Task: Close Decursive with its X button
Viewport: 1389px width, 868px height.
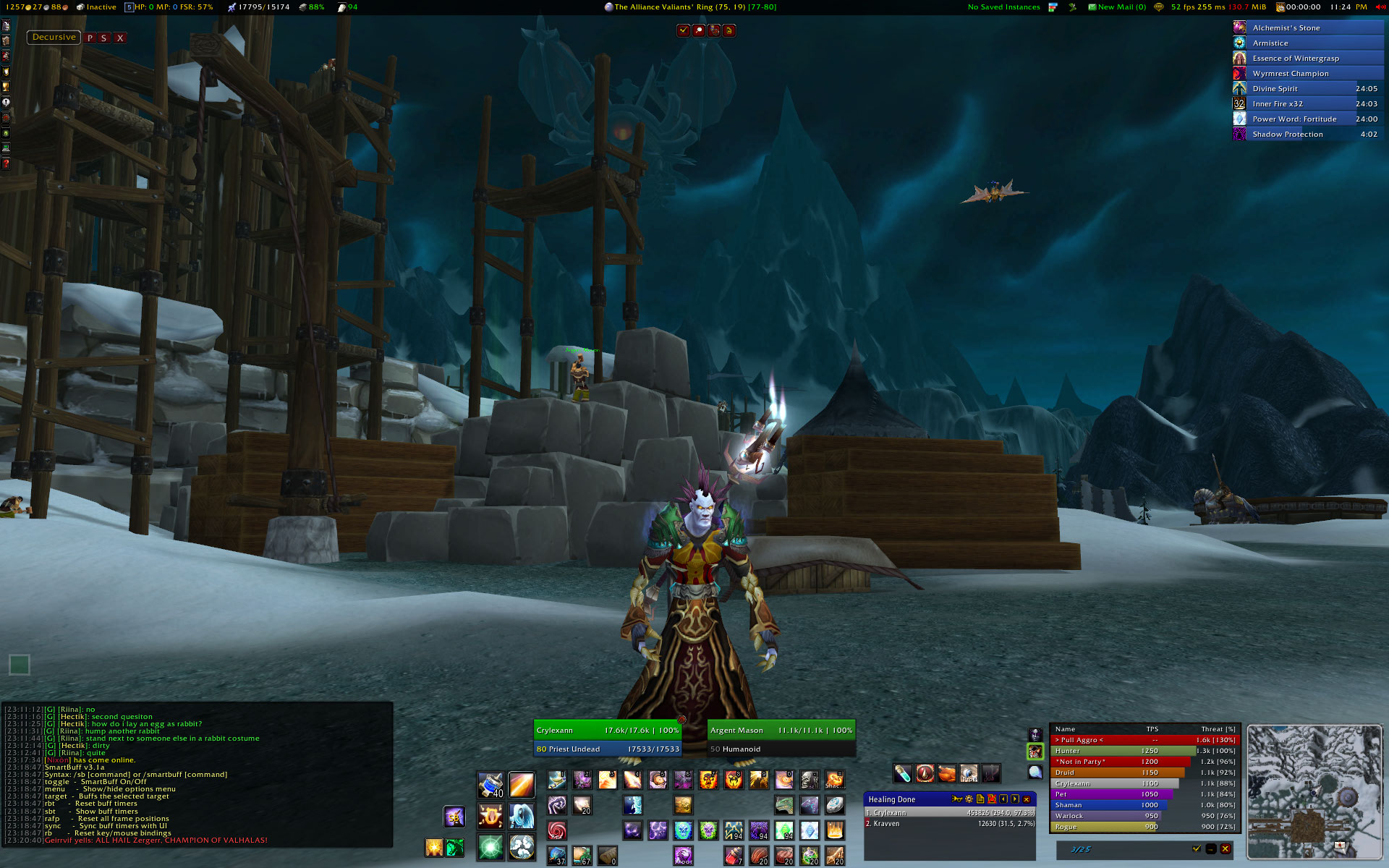Action: [120, 38]
